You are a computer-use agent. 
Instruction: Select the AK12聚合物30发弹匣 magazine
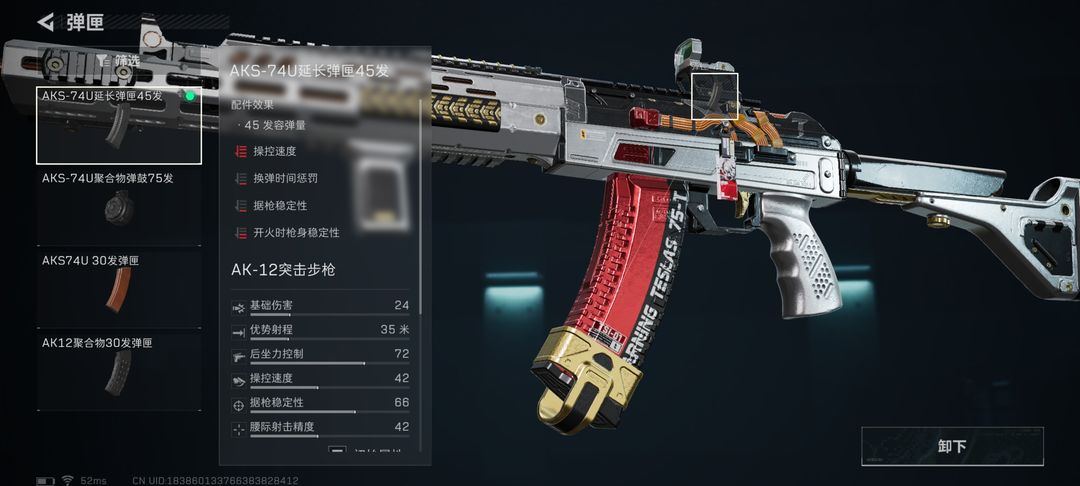tap(119, 370)
